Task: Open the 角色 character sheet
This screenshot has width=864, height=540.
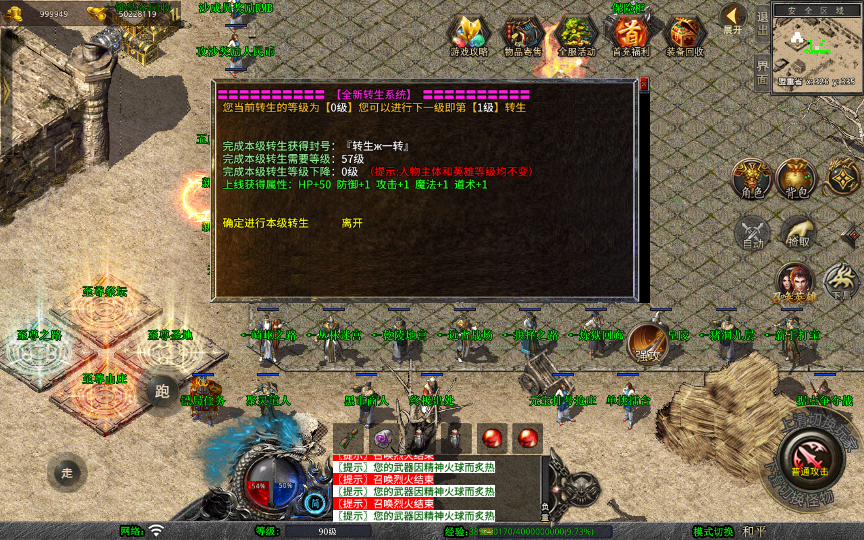Action: [751, 178]
